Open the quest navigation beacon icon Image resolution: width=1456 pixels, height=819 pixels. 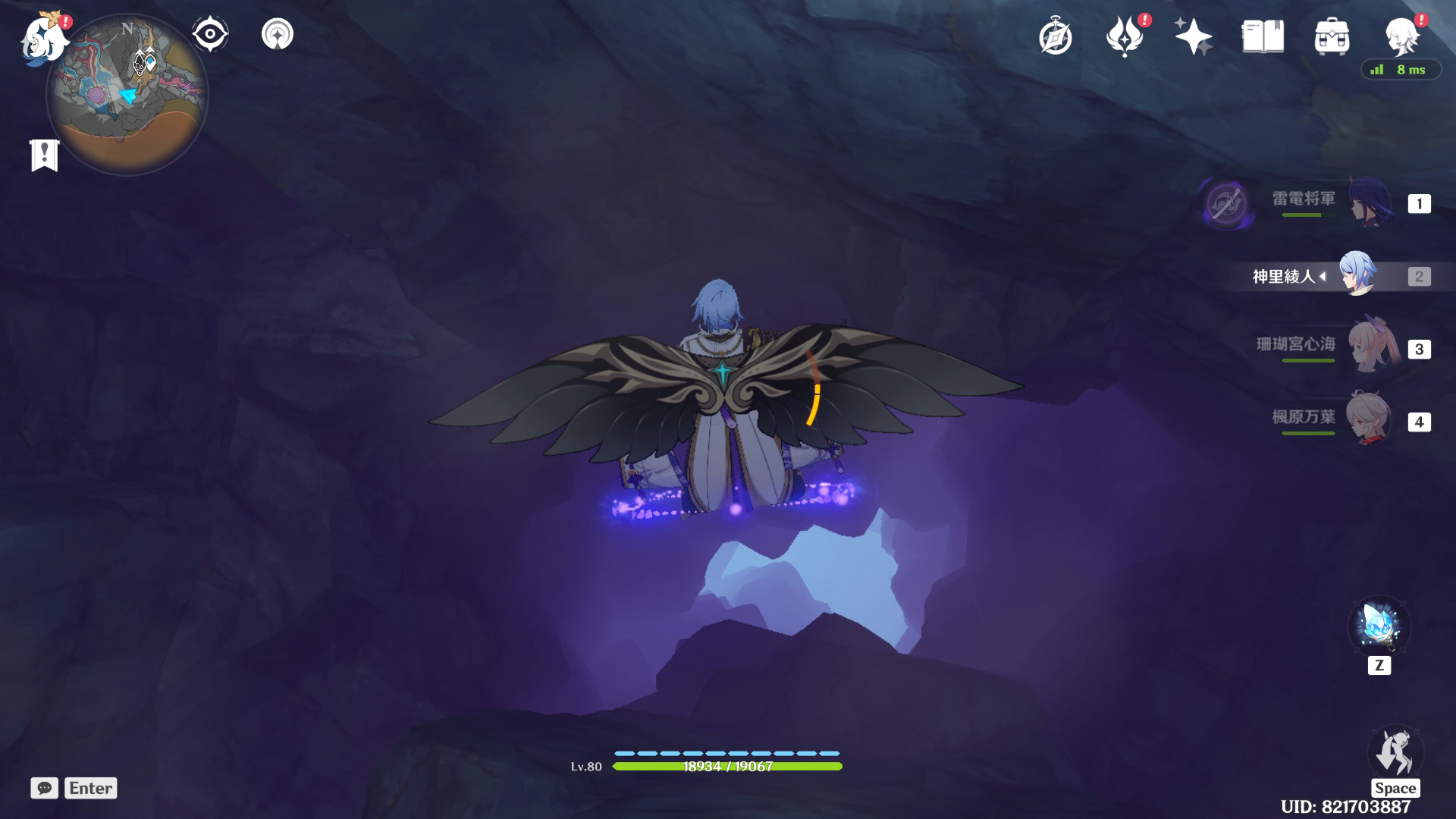278,34
